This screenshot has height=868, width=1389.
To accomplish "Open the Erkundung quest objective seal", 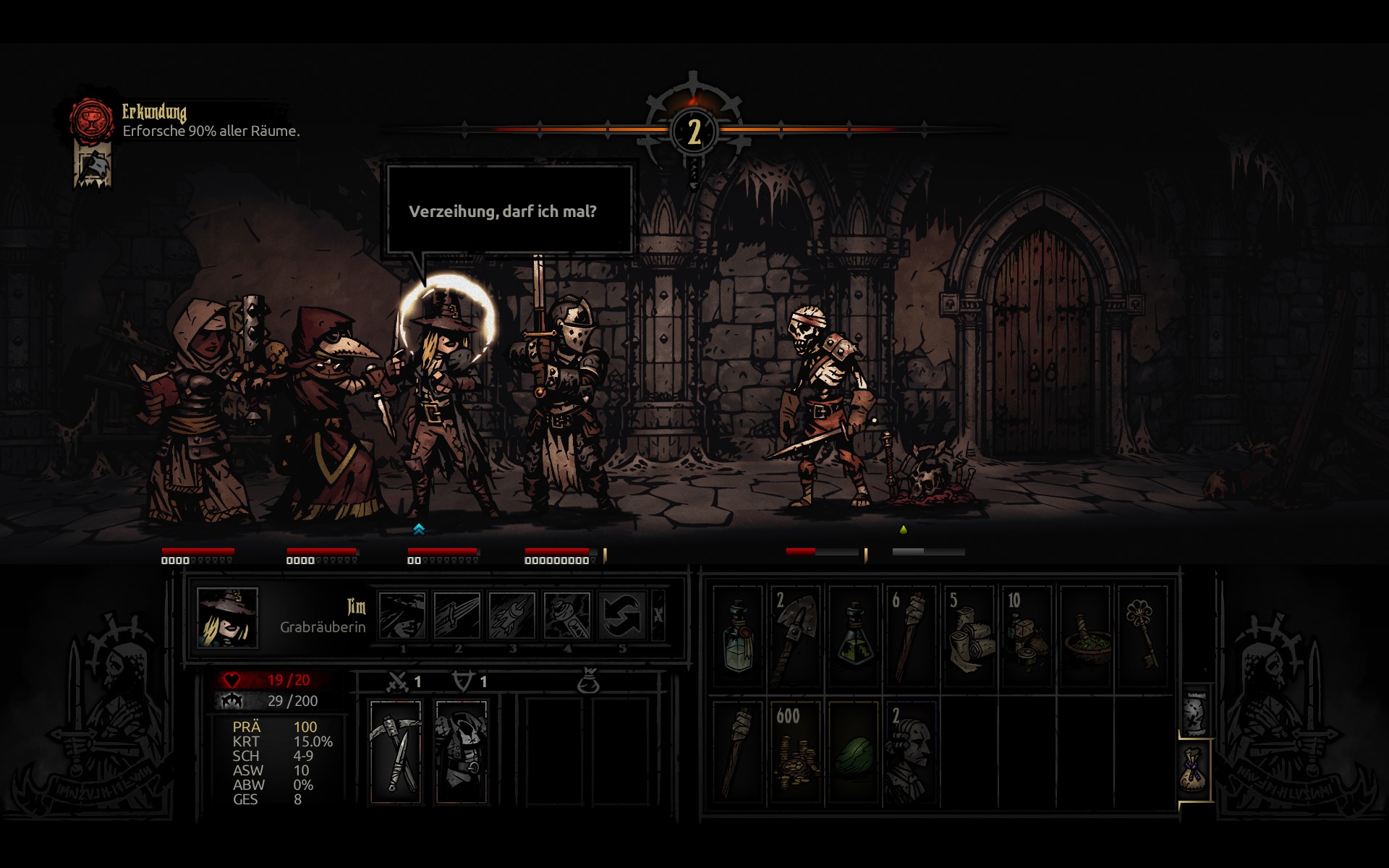I will (92, 120).
